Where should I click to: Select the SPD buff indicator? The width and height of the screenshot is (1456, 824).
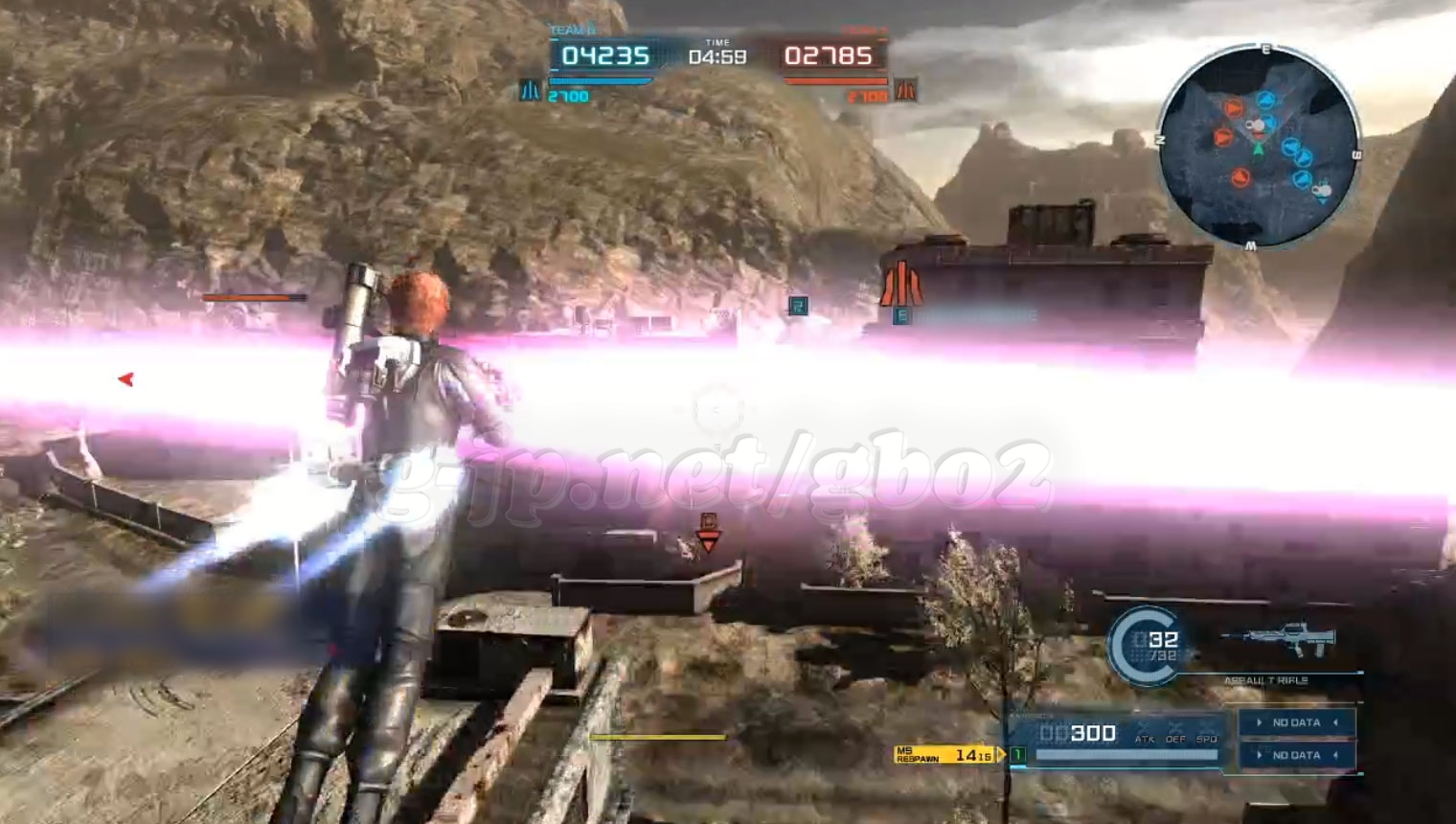[1207, 734]
